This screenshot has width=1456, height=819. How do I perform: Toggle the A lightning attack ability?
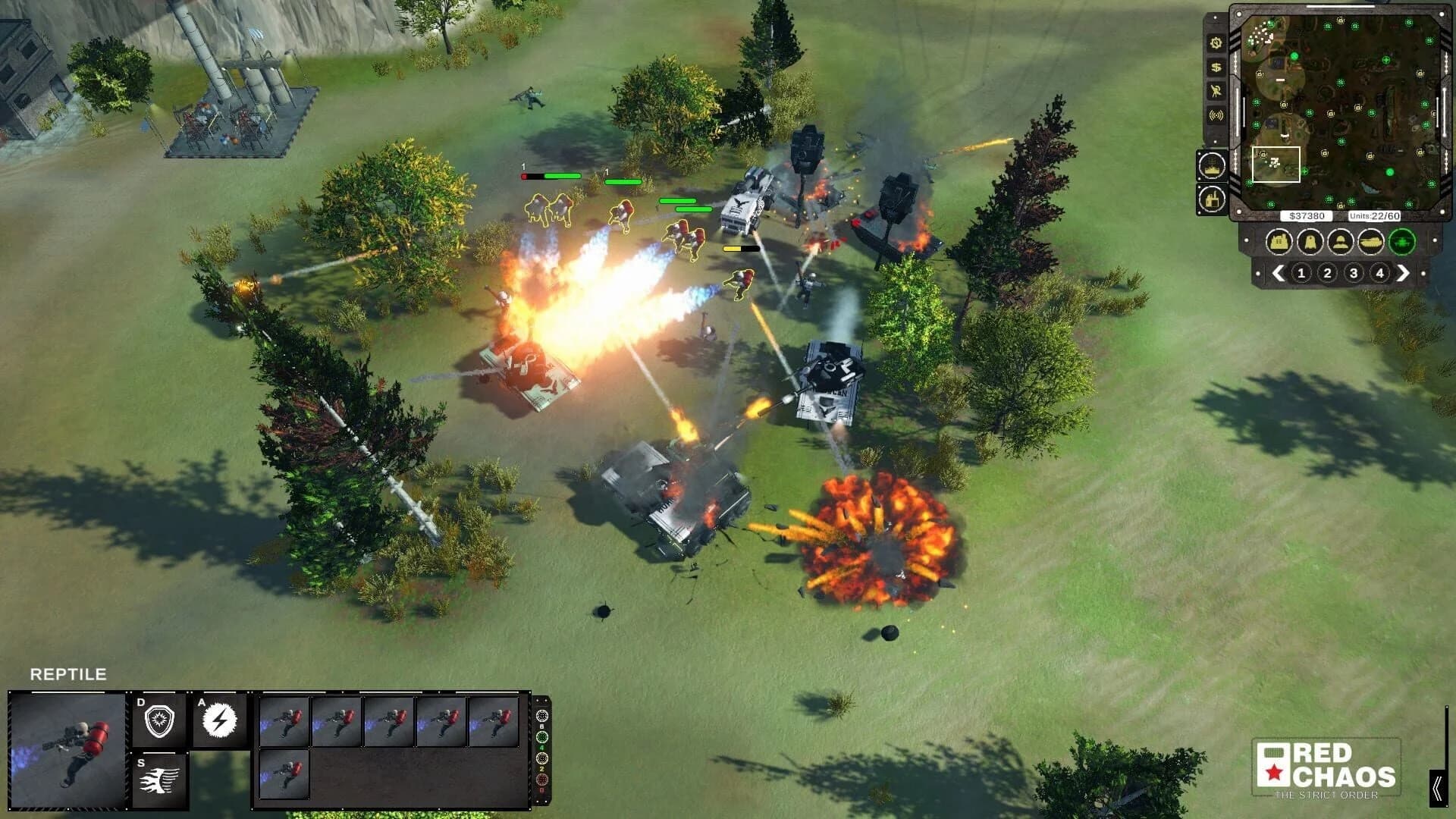tap(220, 720)
